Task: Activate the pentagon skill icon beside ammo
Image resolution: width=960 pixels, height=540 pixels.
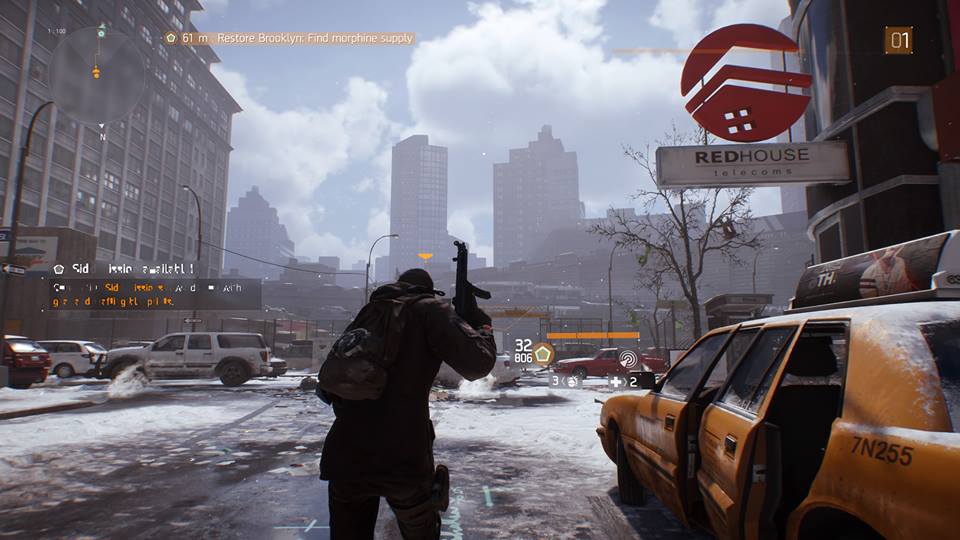Action: 543,352
